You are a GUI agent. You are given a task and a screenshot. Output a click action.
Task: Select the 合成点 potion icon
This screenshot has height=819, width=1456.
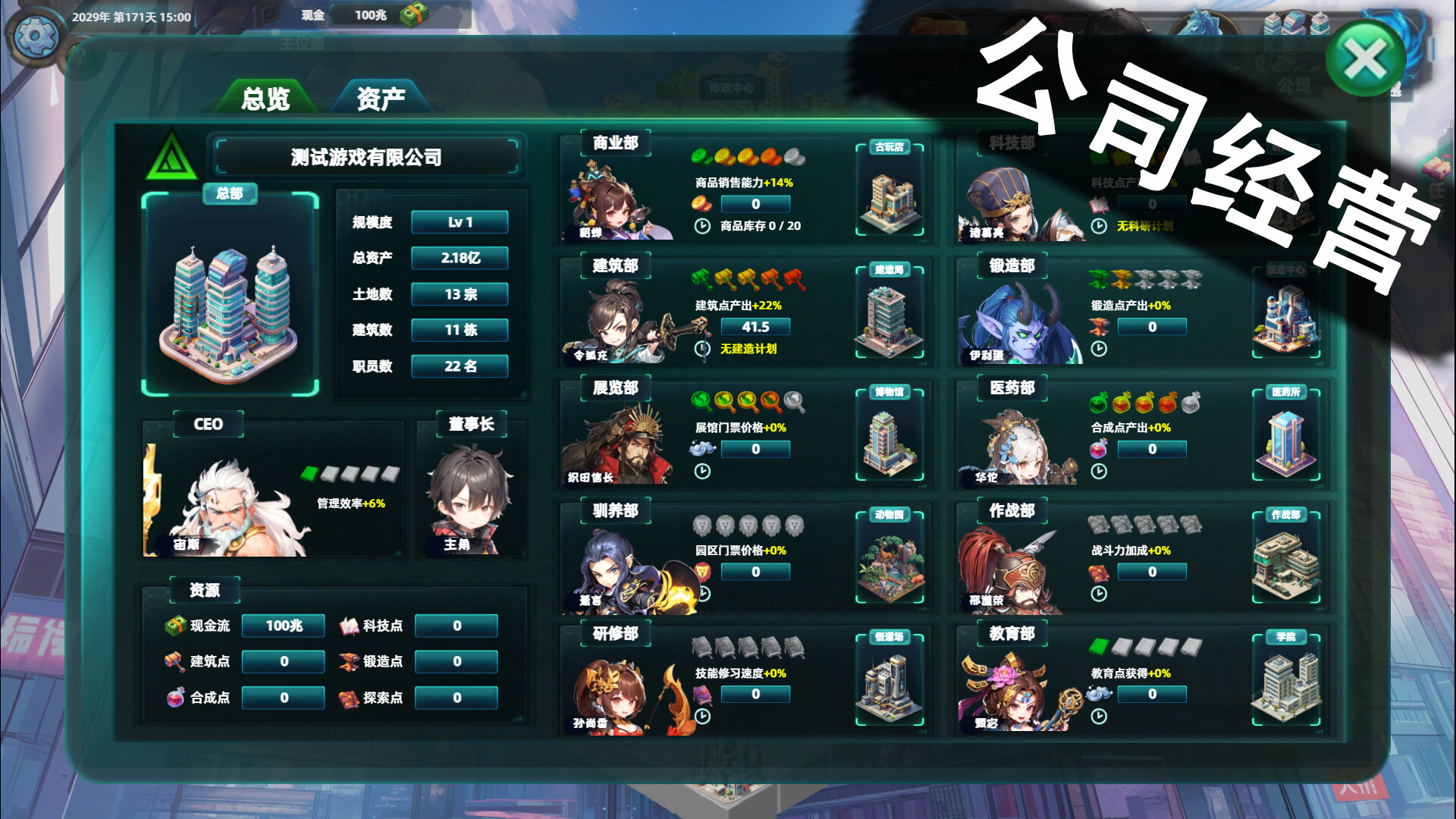[177, 697]
